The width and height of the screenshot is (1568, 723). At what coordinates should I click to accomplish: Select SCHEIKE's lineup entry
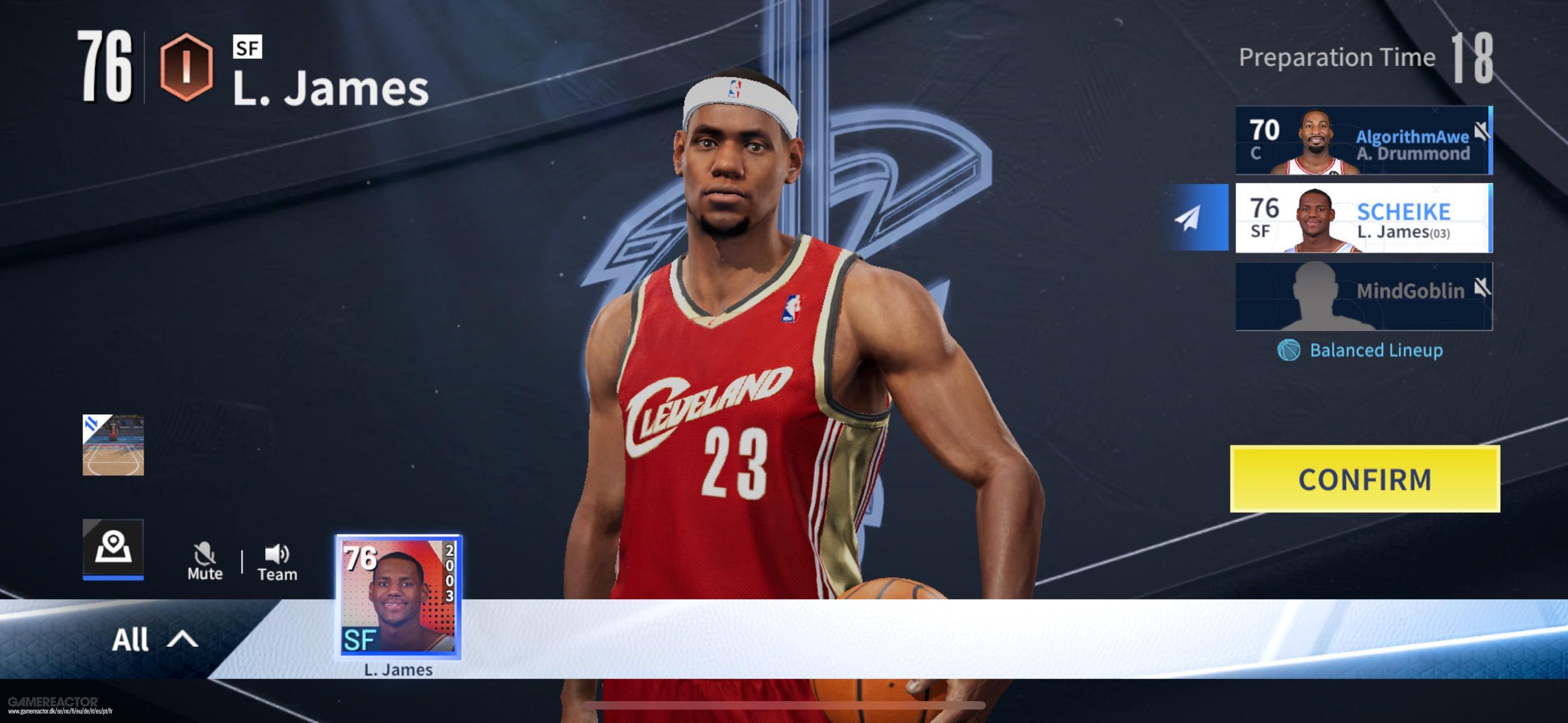click(1363, 219)
